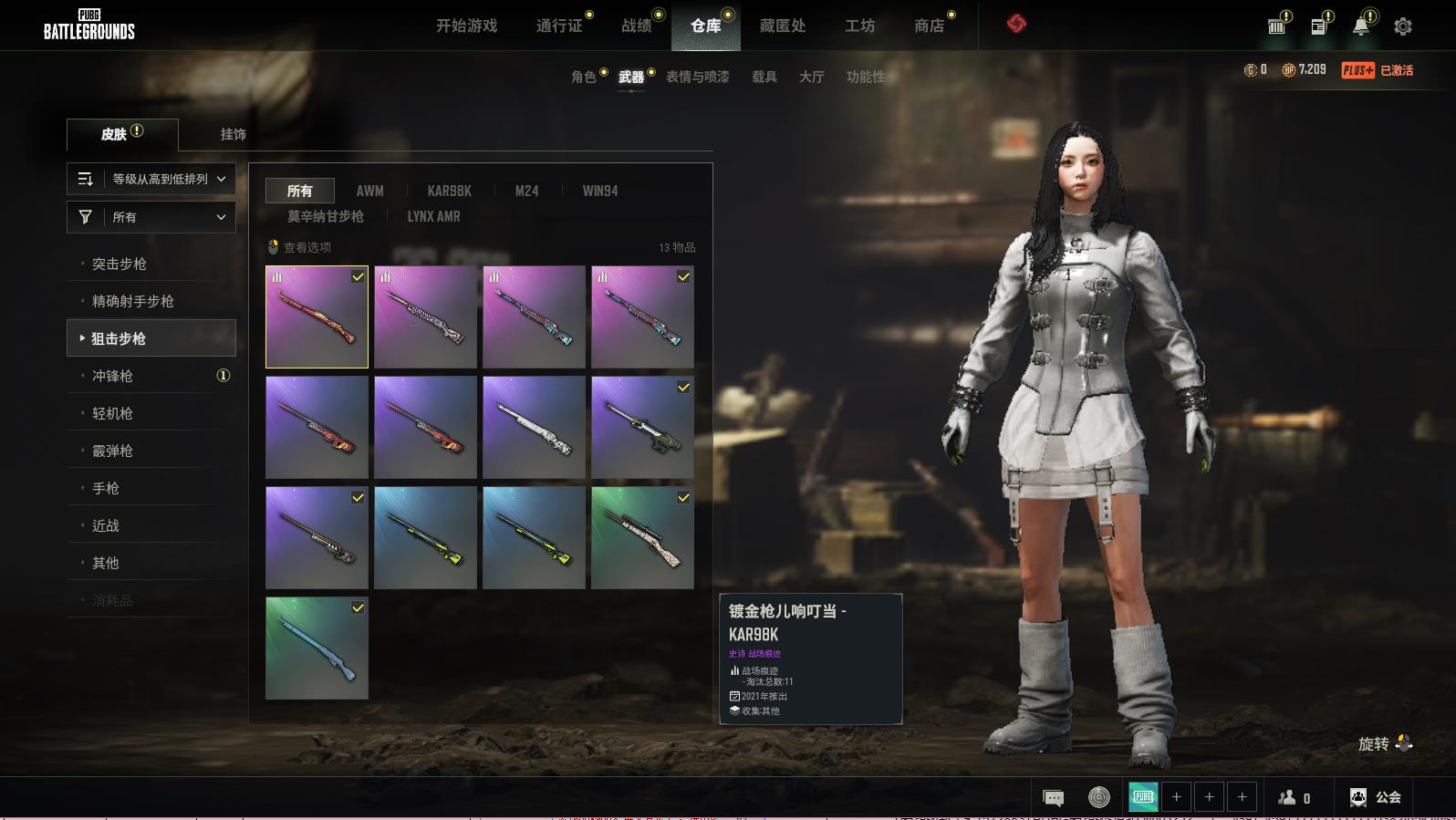
Task: Show LYNX AMR skins
Action: [x=433, y=216]
